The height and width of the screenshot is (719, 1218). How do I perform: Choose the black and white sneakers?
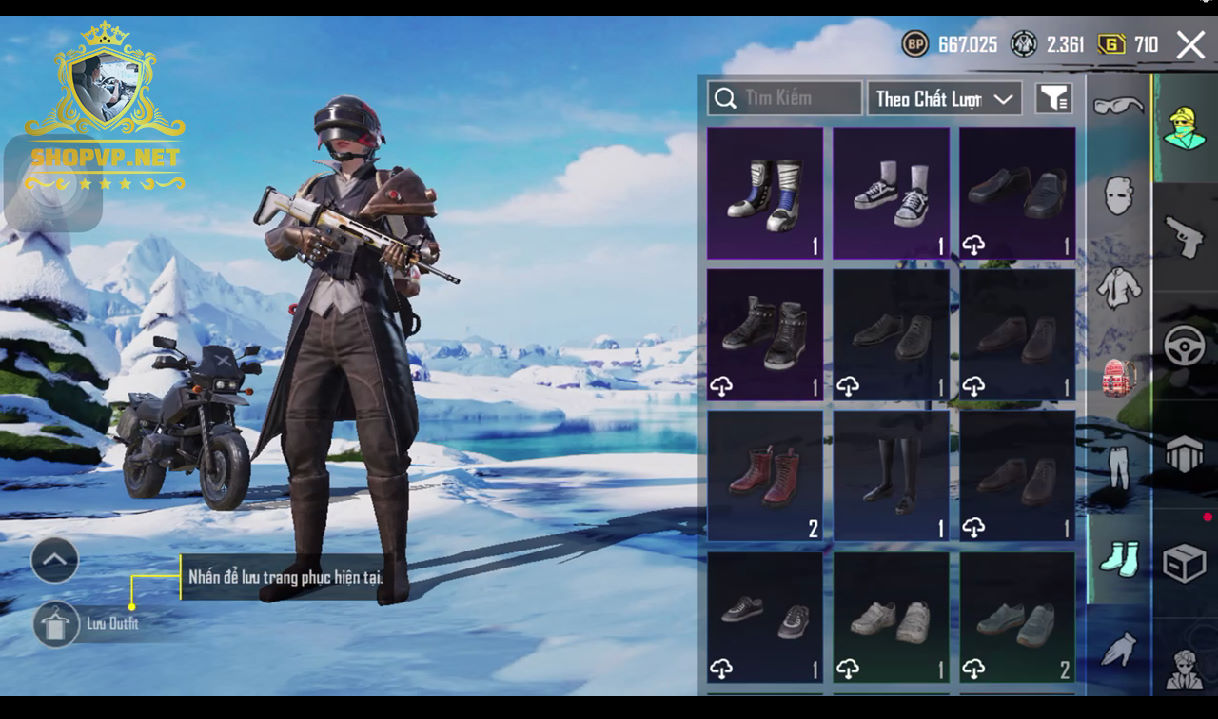coord(891,193)
